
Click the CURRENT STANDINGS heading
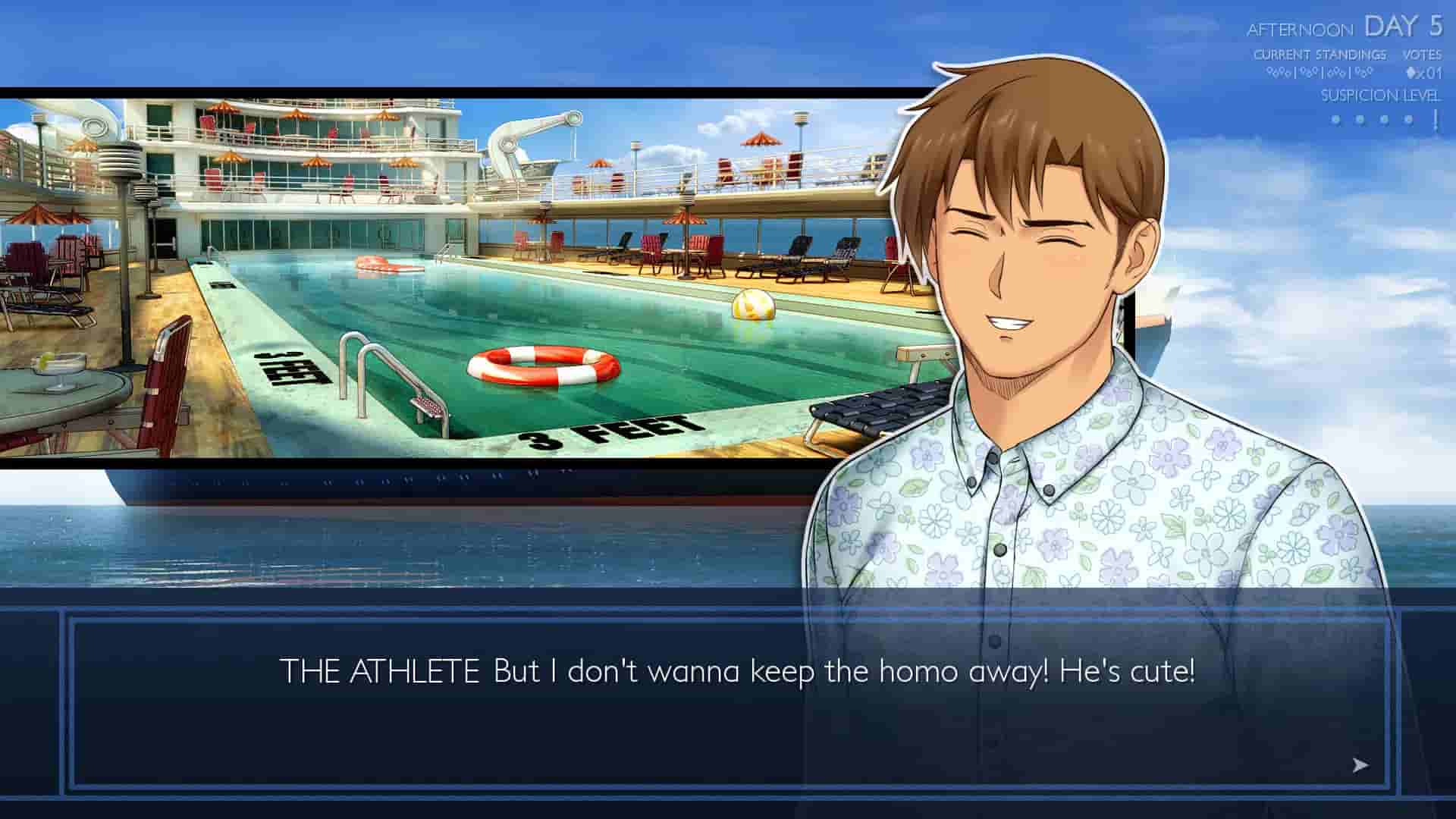[x=1321, y=55]
